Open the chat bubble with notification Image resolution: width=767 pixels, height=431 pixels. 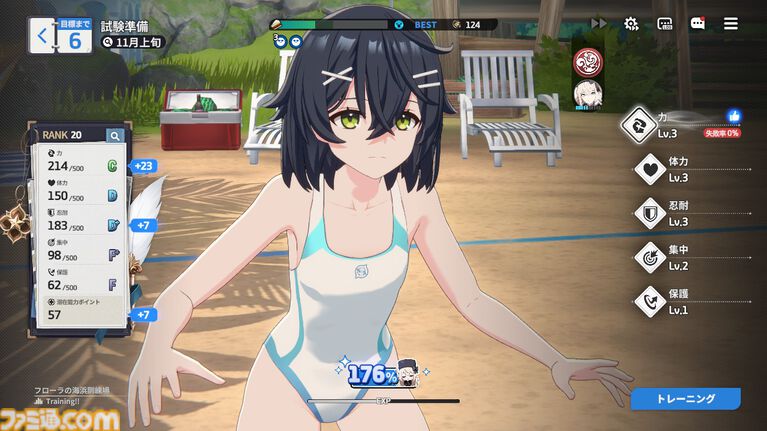coord(698,23)
